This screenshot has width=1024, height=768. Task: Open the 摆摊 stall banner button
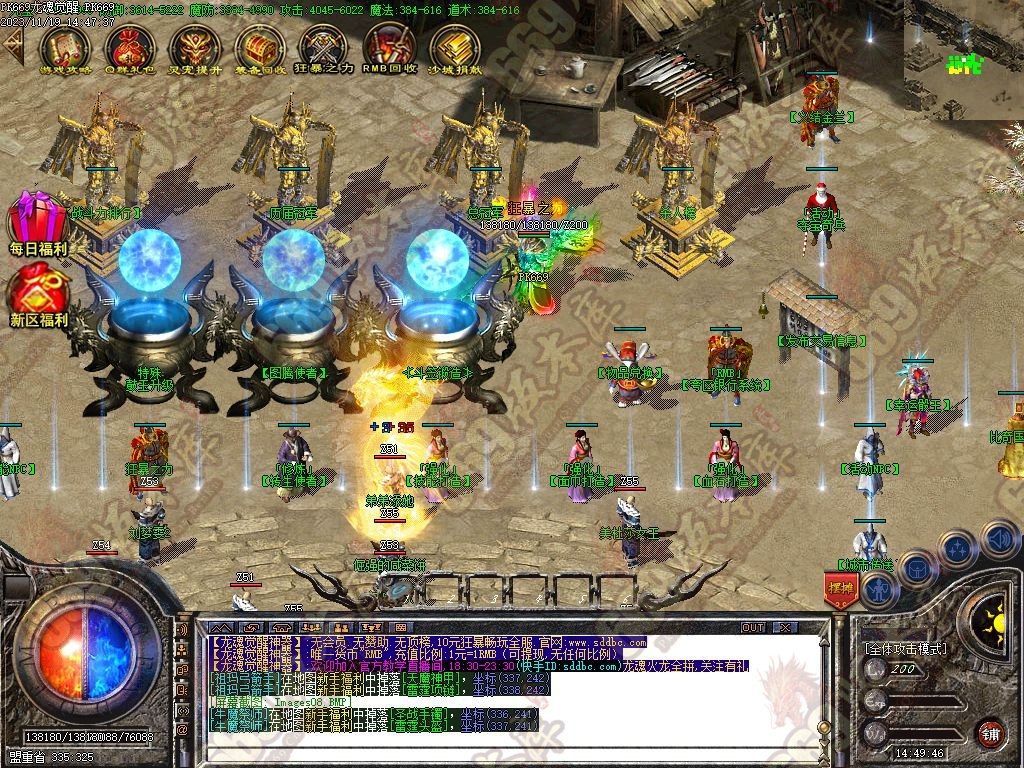click(x=841, y=589)
